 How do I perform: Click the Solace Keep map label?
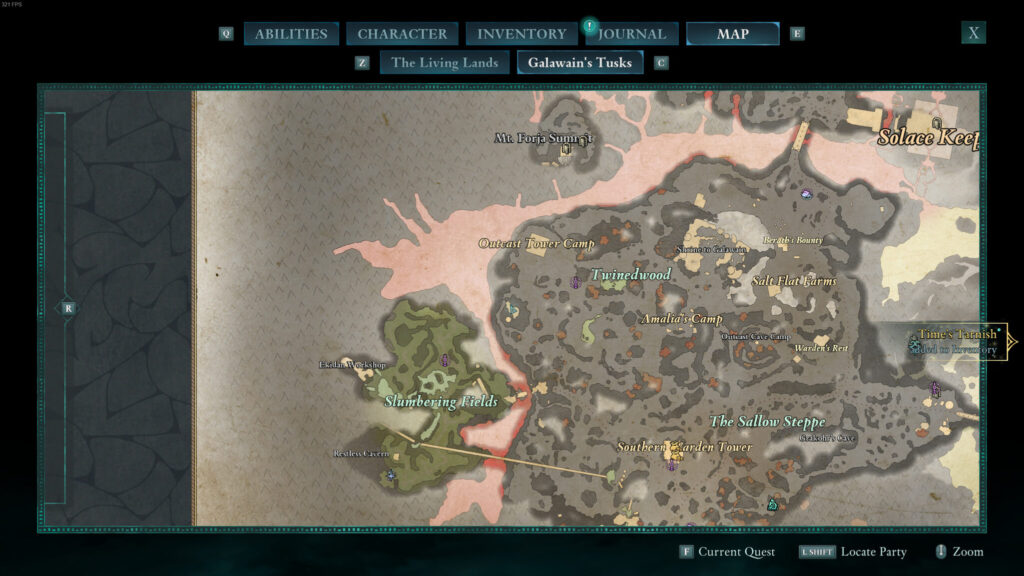[926, 137]
